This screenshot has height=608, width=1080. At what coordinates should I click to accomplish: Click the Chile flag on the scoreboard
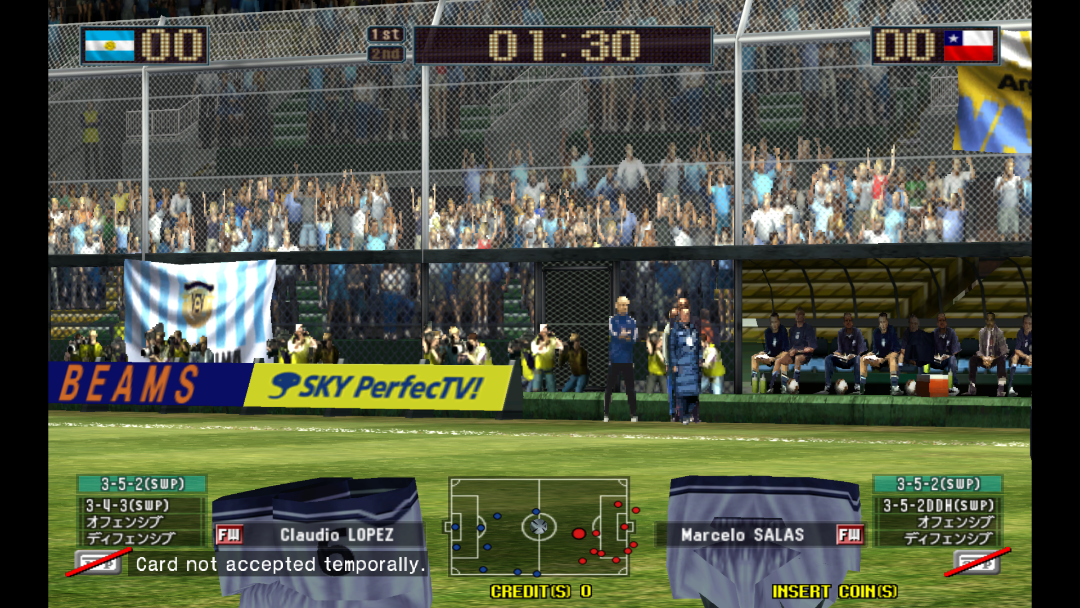pyautogui.click(x=969, y=46)
